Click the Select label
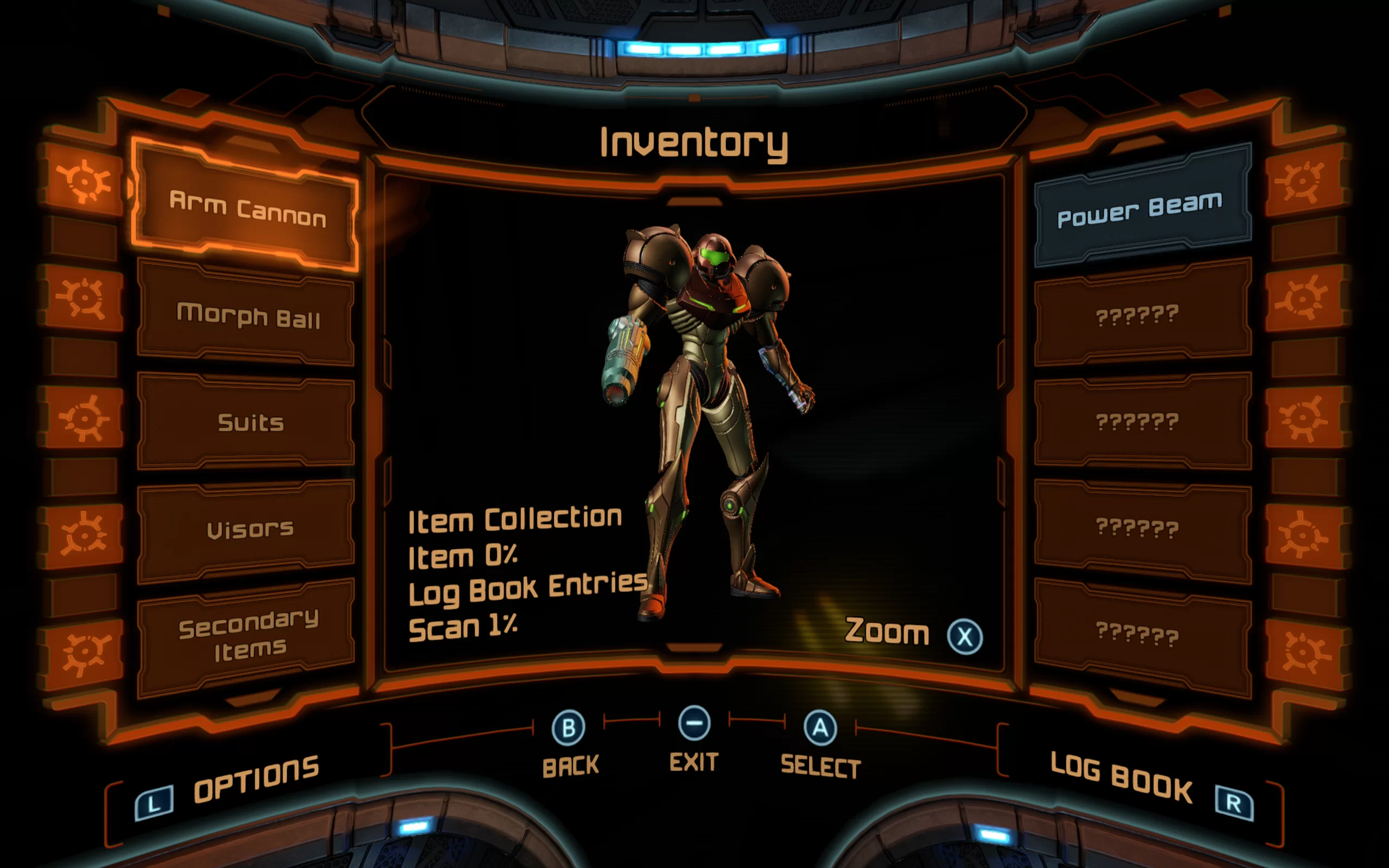 point(820,767)
